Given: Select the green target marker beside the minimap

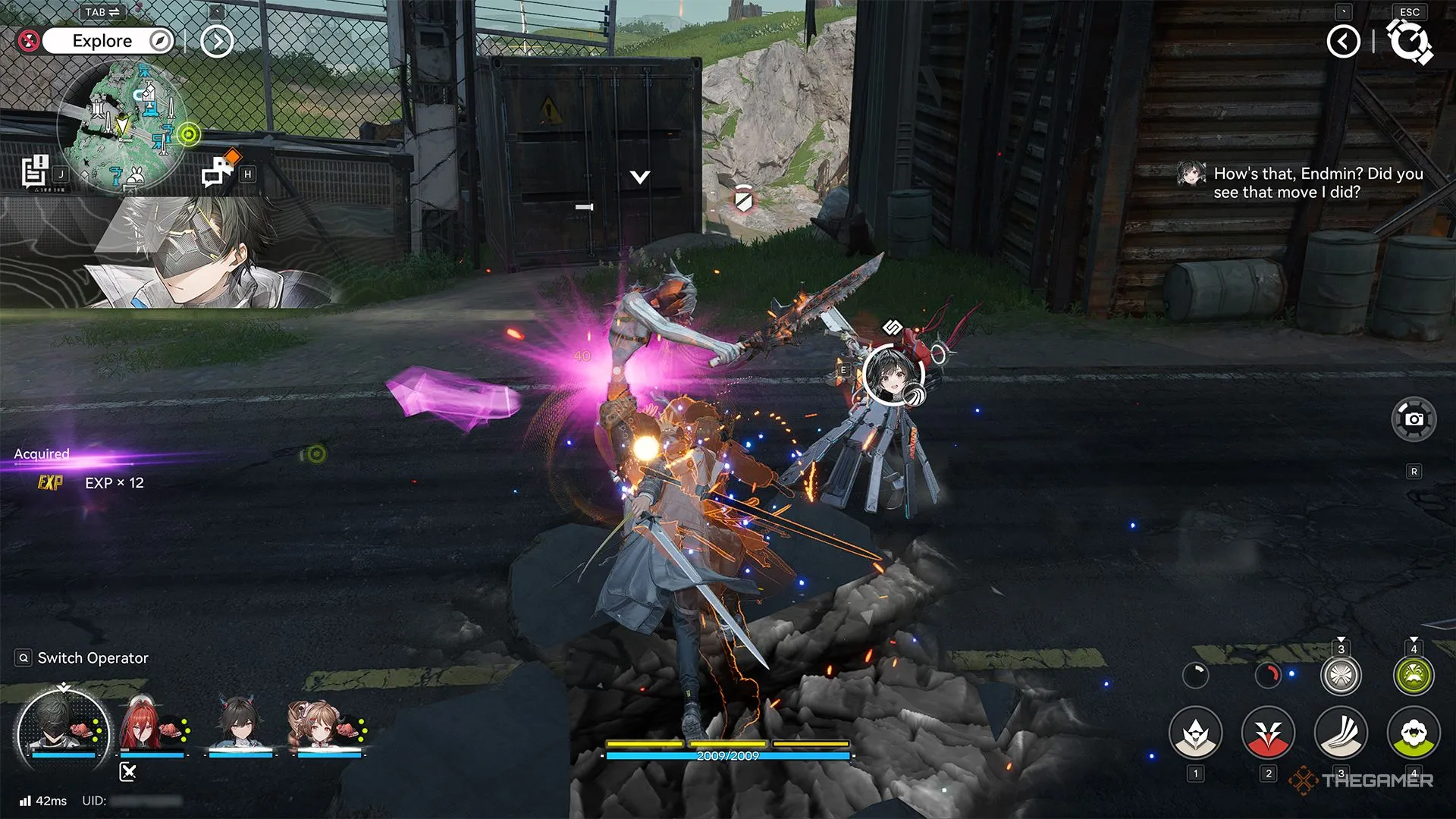Looking at the screenshot, I should (189, 135).
